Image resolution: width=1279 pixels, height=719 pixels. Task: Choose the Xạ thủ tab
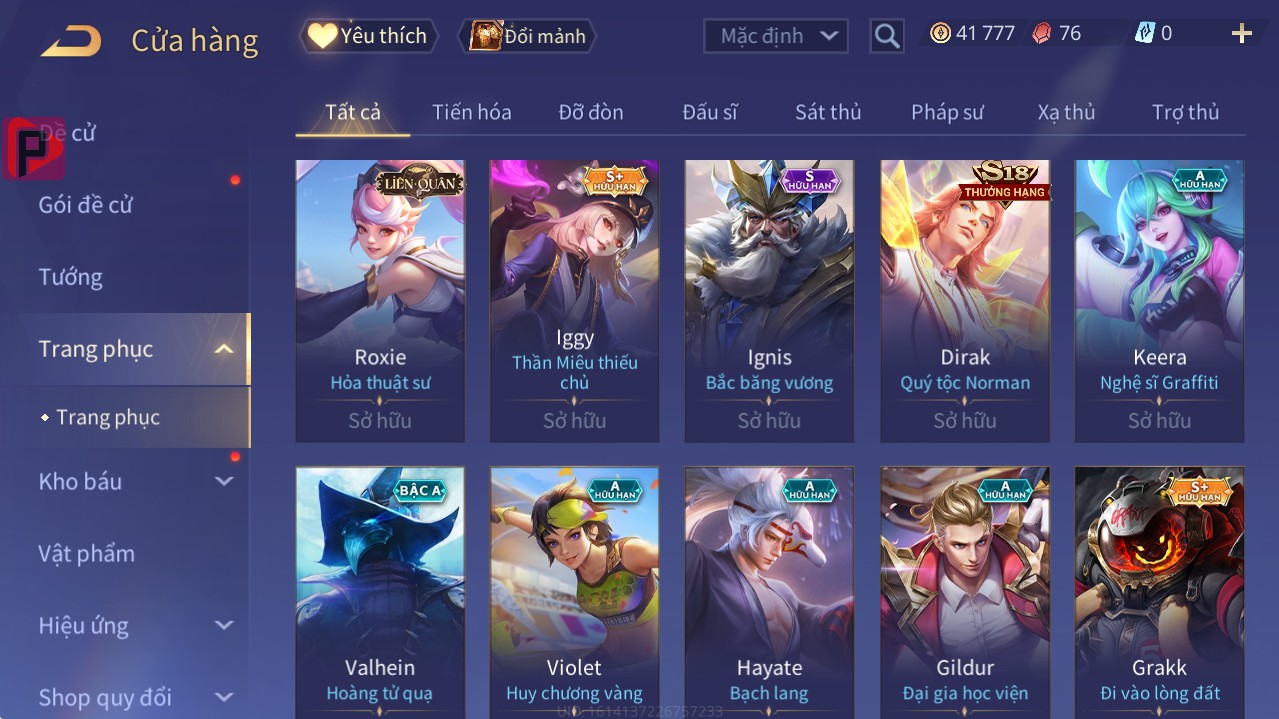point(1066,112)
